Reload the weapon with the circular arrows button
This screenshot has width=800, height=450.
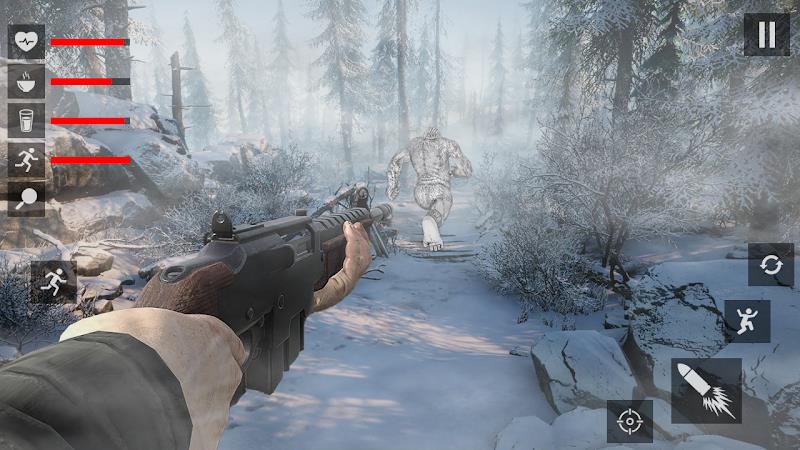pyautogui.click(x=770, y=265)
